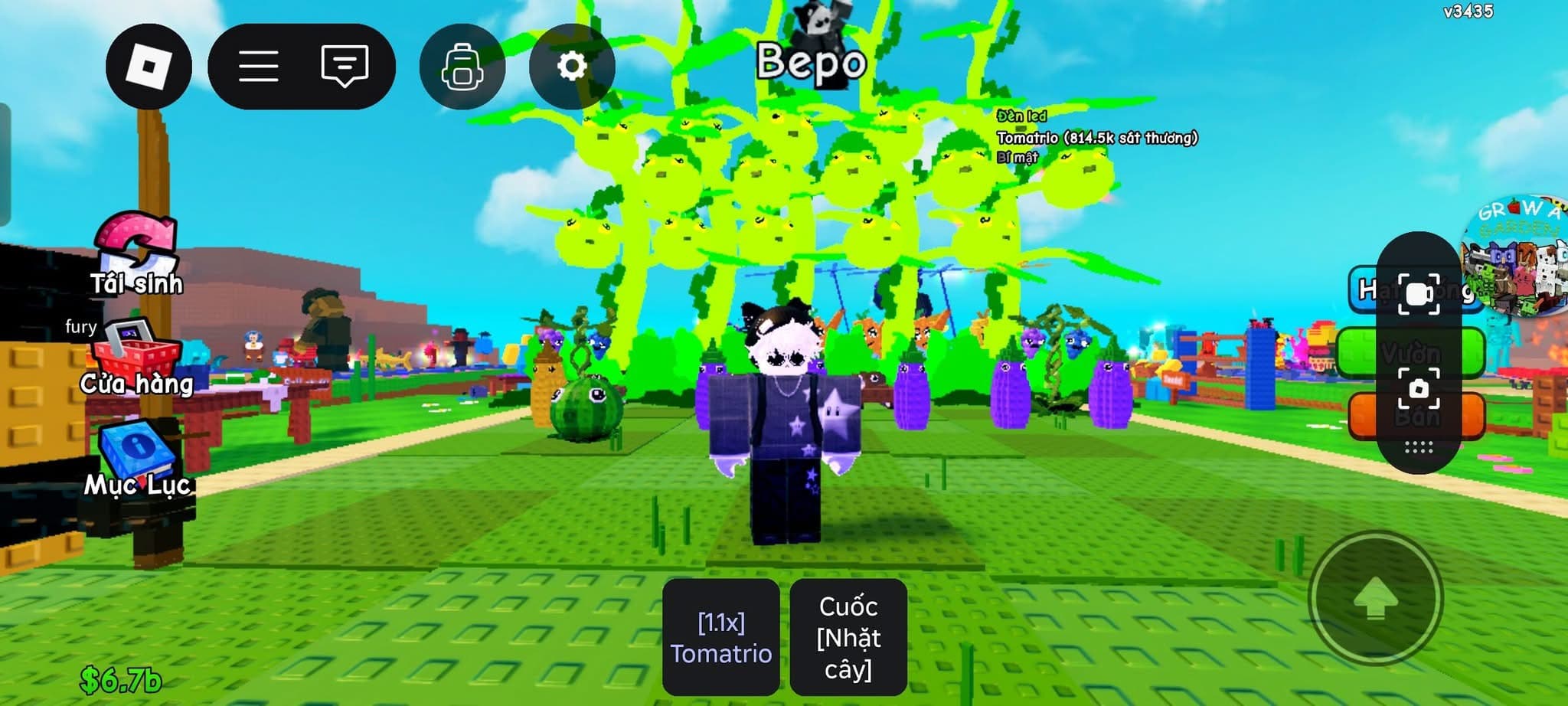The image size is (1568, 706).
Task: Open the backpack inventory
Action: tap(462, 67)
